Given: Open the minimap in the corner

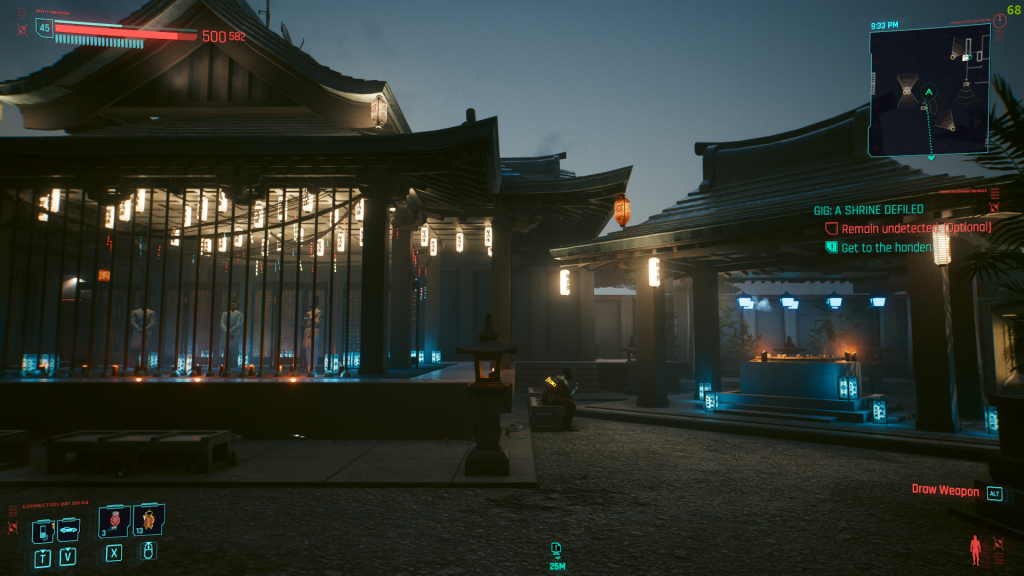Looking at the screenshot, I should point(928,91).
